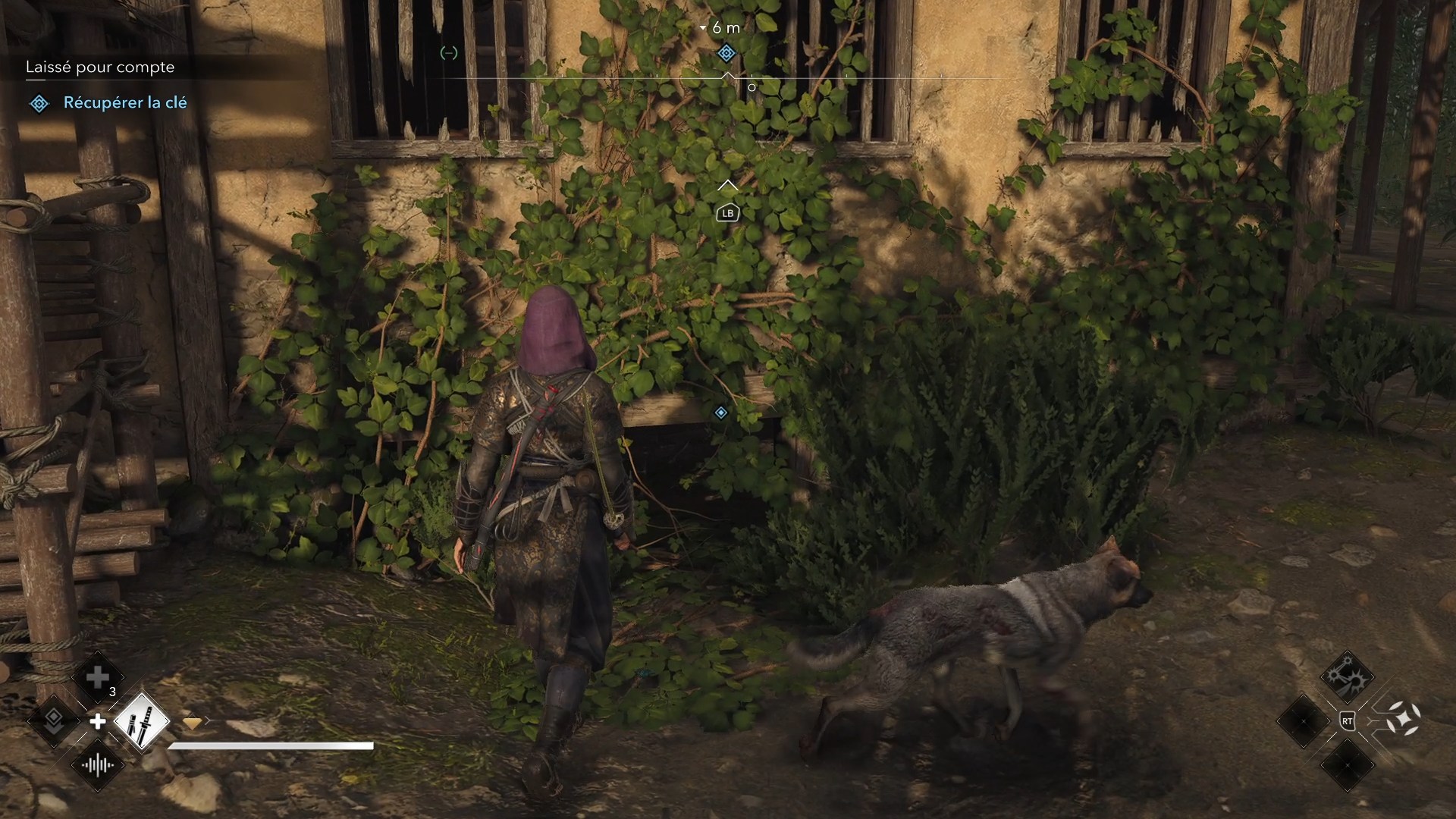Toggle the LB button prompt on the wall

point(727,213)
